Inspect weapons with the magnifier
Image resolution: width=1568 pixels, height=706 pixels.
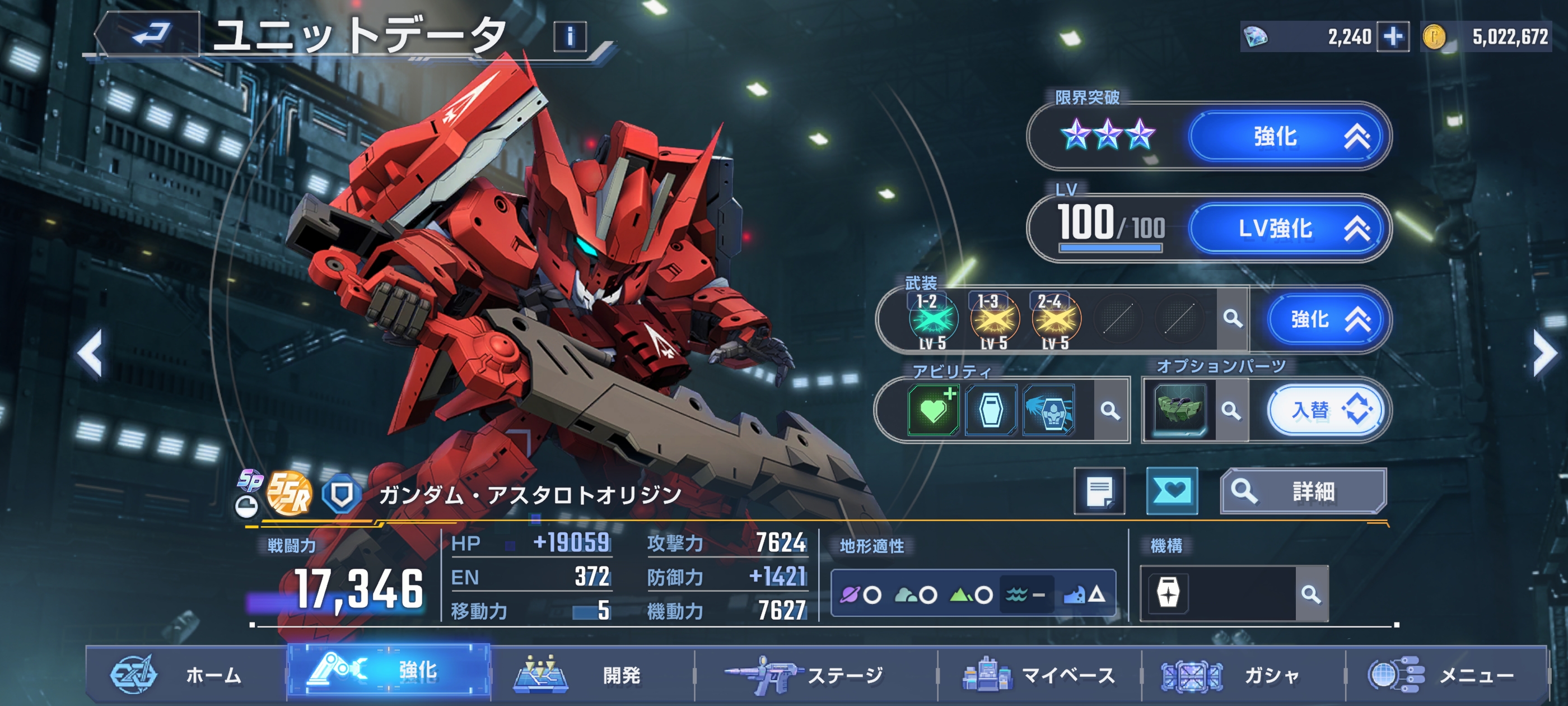[1233, 318]
